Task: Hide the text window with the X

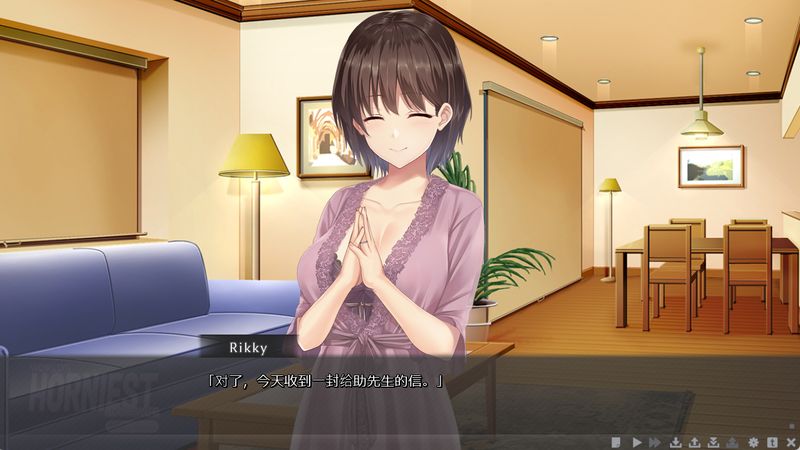Action: coord(790,441)
